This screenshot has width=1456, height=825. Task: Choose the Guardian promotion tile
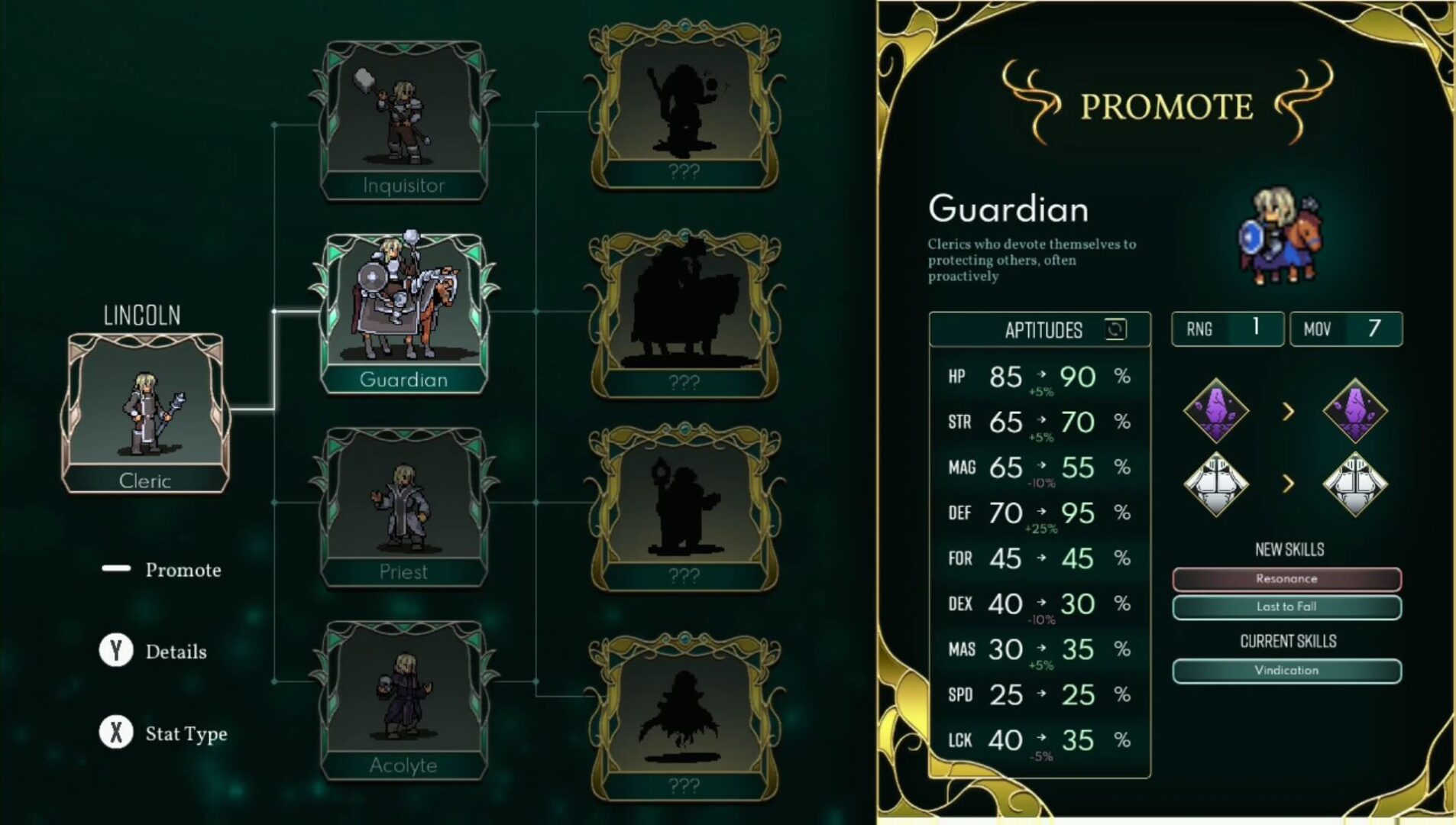(x=403, y=313)
